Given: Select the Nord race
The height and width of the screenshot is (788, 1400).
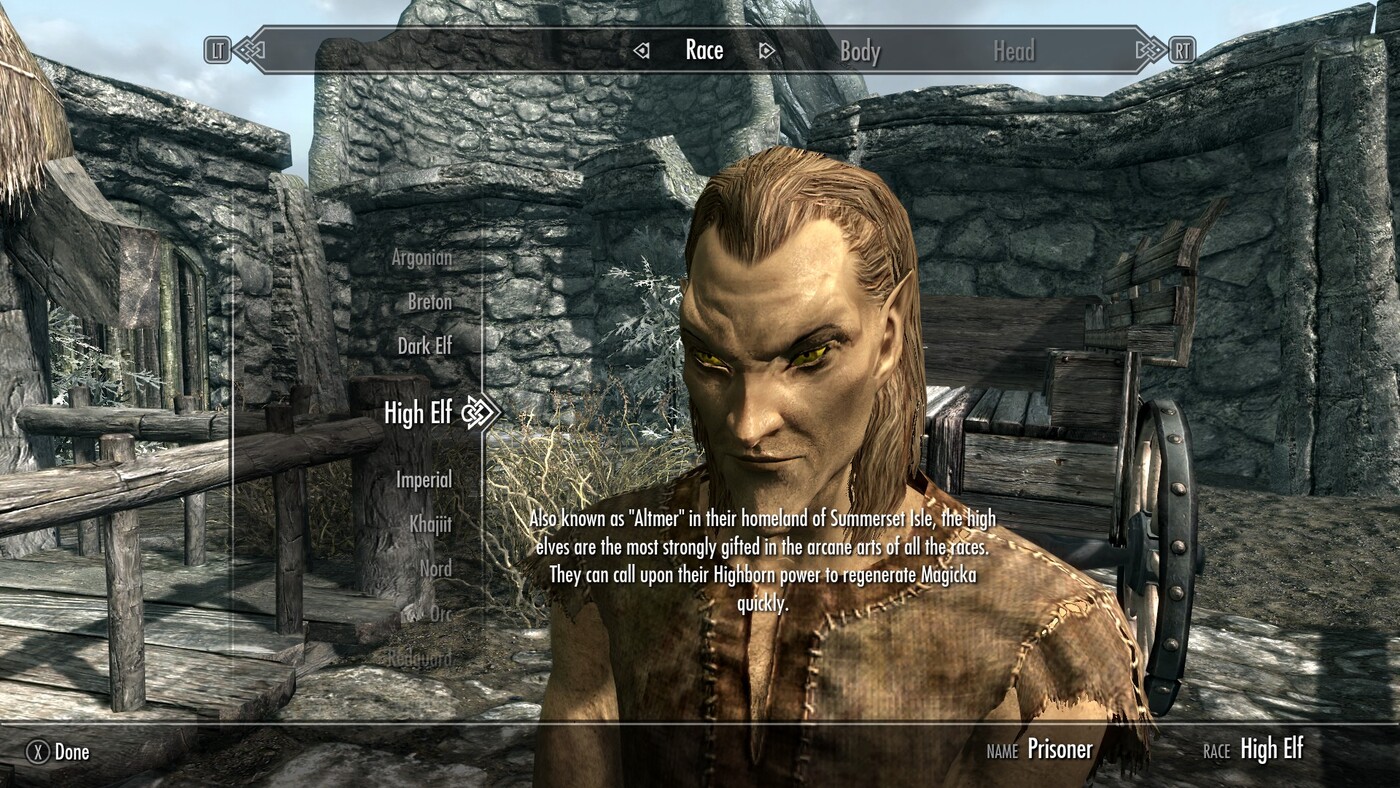Looking at the screenshot, I should point(436,568).
